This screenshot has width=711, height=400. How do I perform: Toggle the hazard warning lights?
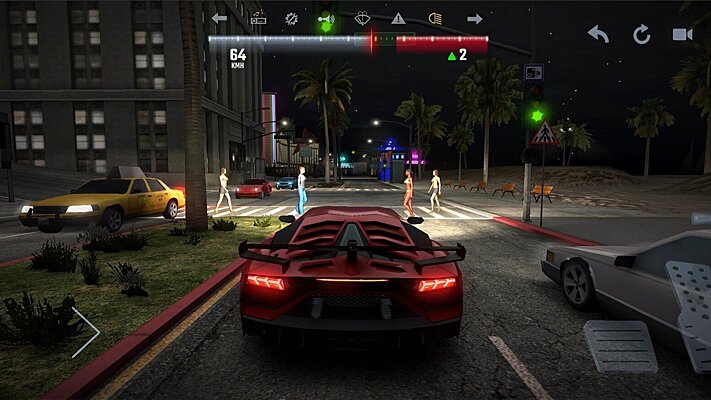coord(398,18)
